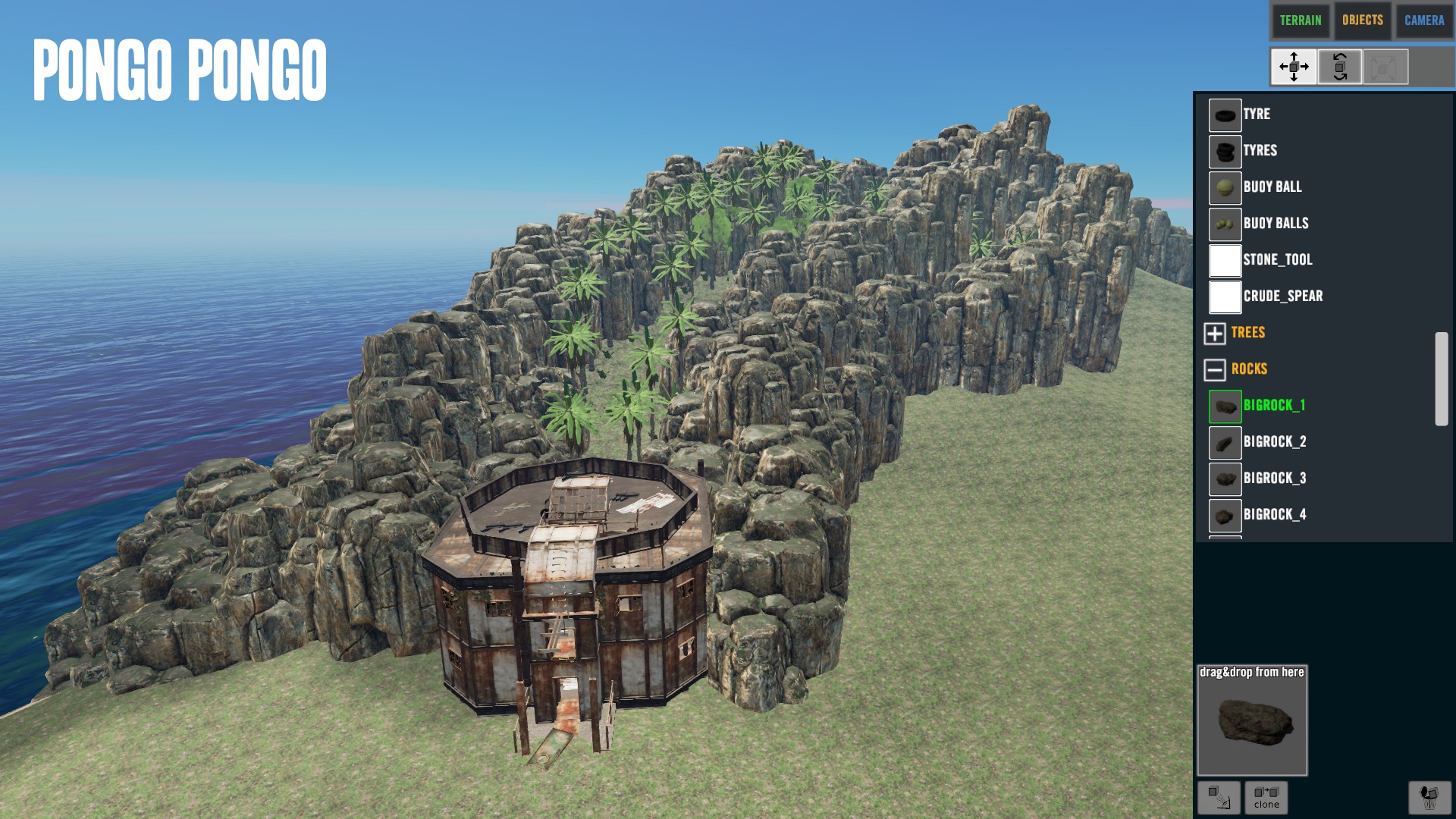This screenshot has width=1456, height=819.
Task: Clone the selected object
Action: [x=1266, y=797]
